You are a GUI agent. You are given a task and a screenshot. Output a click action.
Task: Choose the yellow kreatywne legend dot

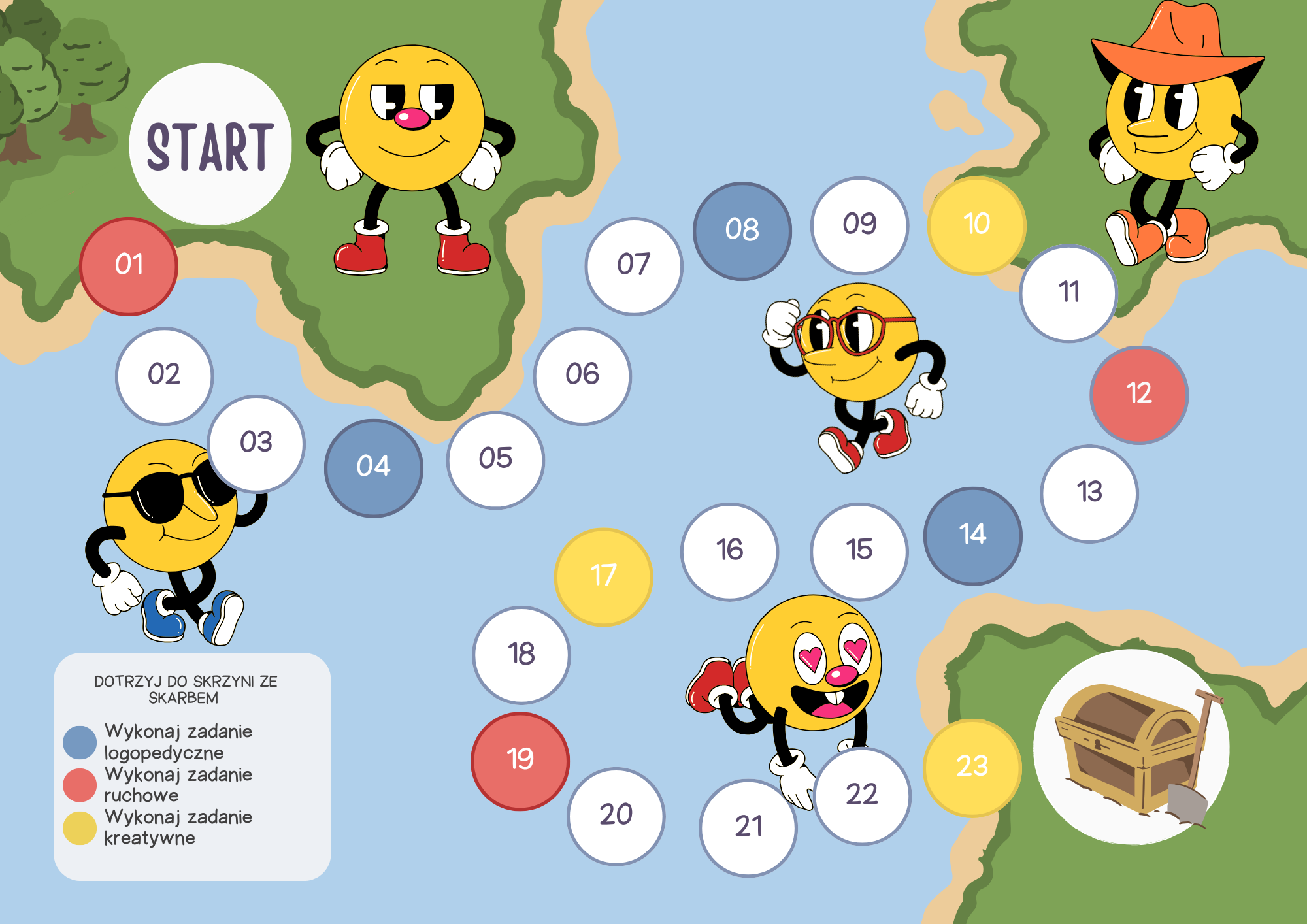pyautogui.click(x=80, y=828)
